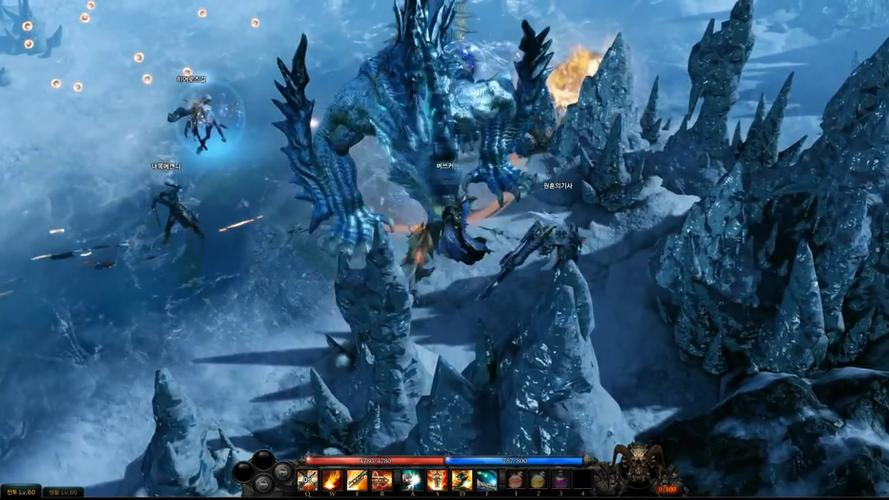Drink the red potion in slot 1
Image resolution: width=889 pixels, height=500 pixels.
coord(515,480)
